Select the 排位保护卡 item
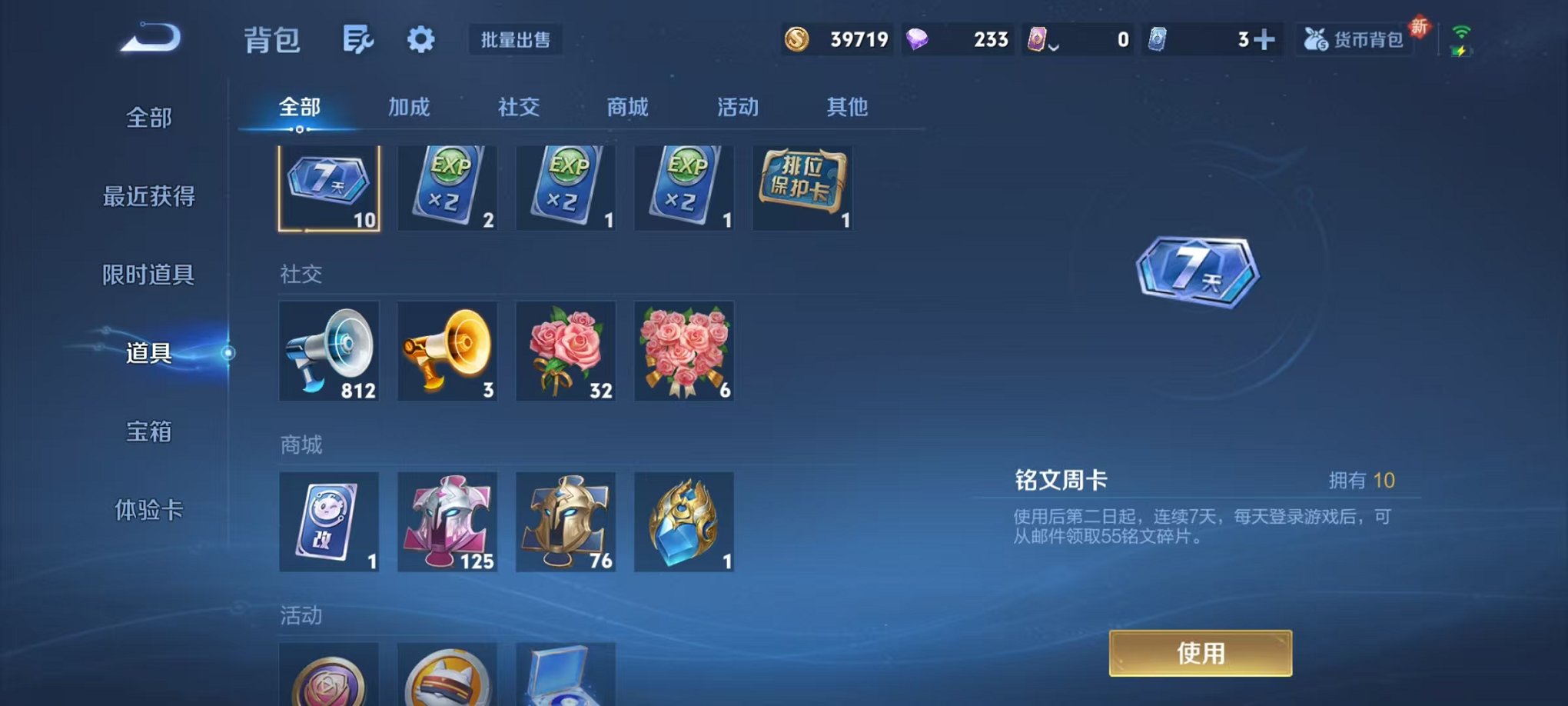Image resolution: width=1568 pixels, height=706 pixels. [x=802, y=187]
